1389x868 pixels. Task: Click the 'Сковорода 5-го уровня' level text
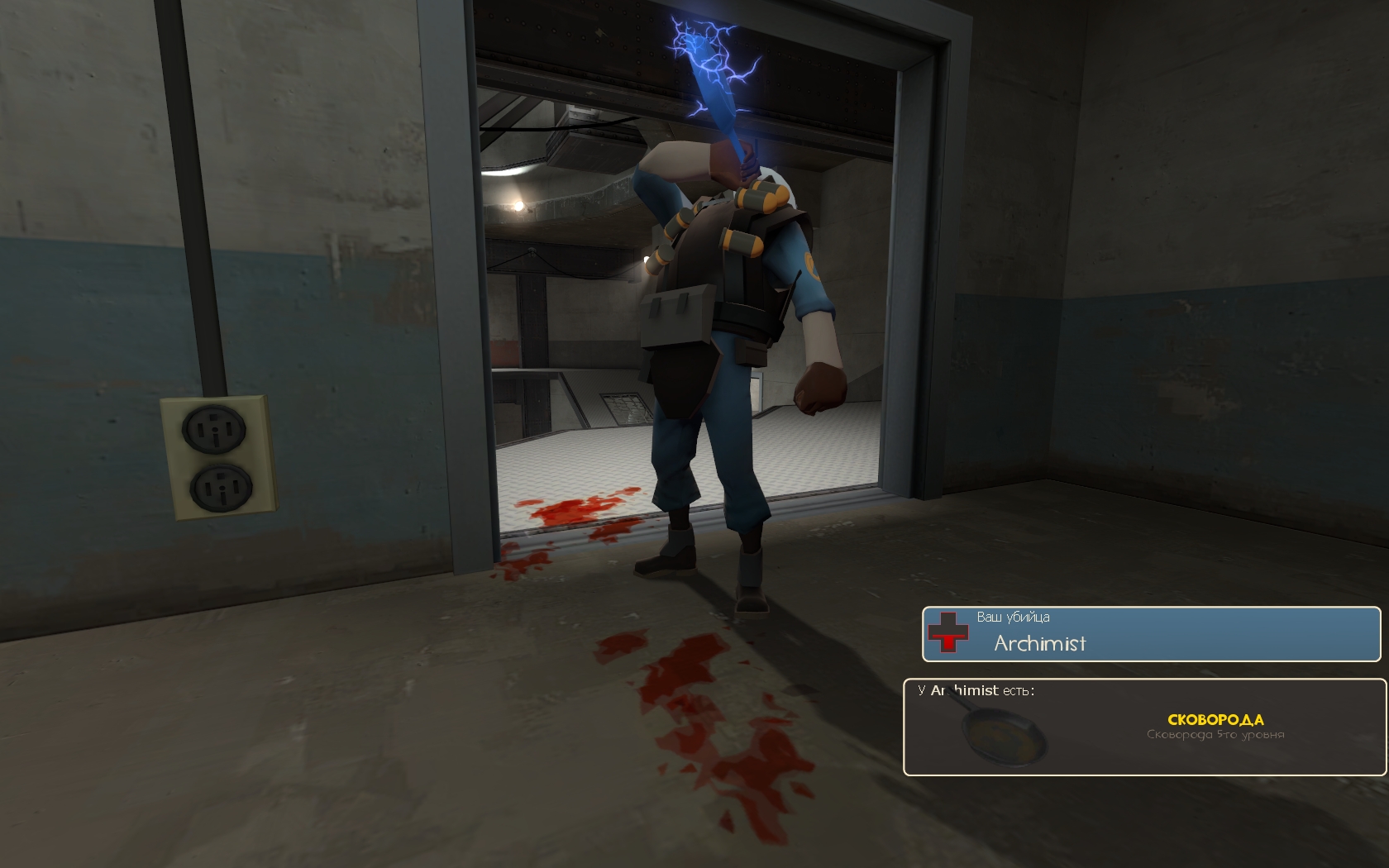pyautogui.click(x=1215, y=733)
